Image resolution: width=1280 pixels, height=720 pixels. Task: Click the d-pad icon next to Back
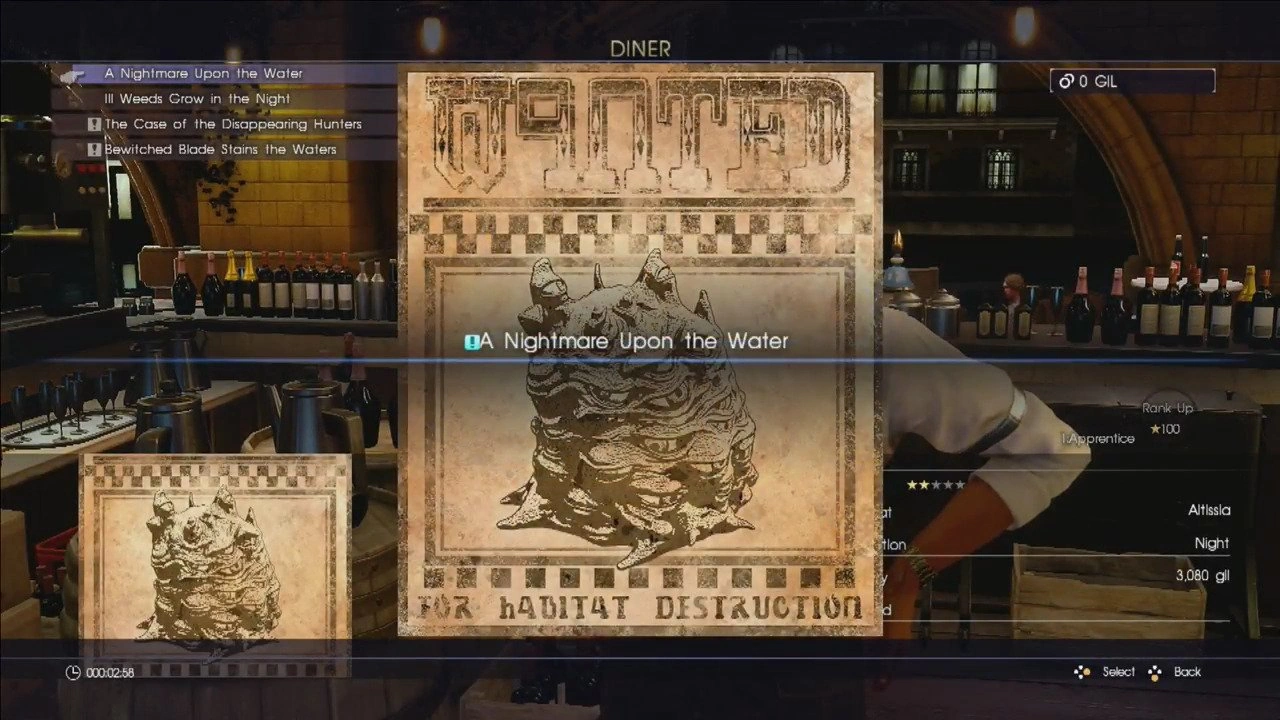(x=1154, y=671)
